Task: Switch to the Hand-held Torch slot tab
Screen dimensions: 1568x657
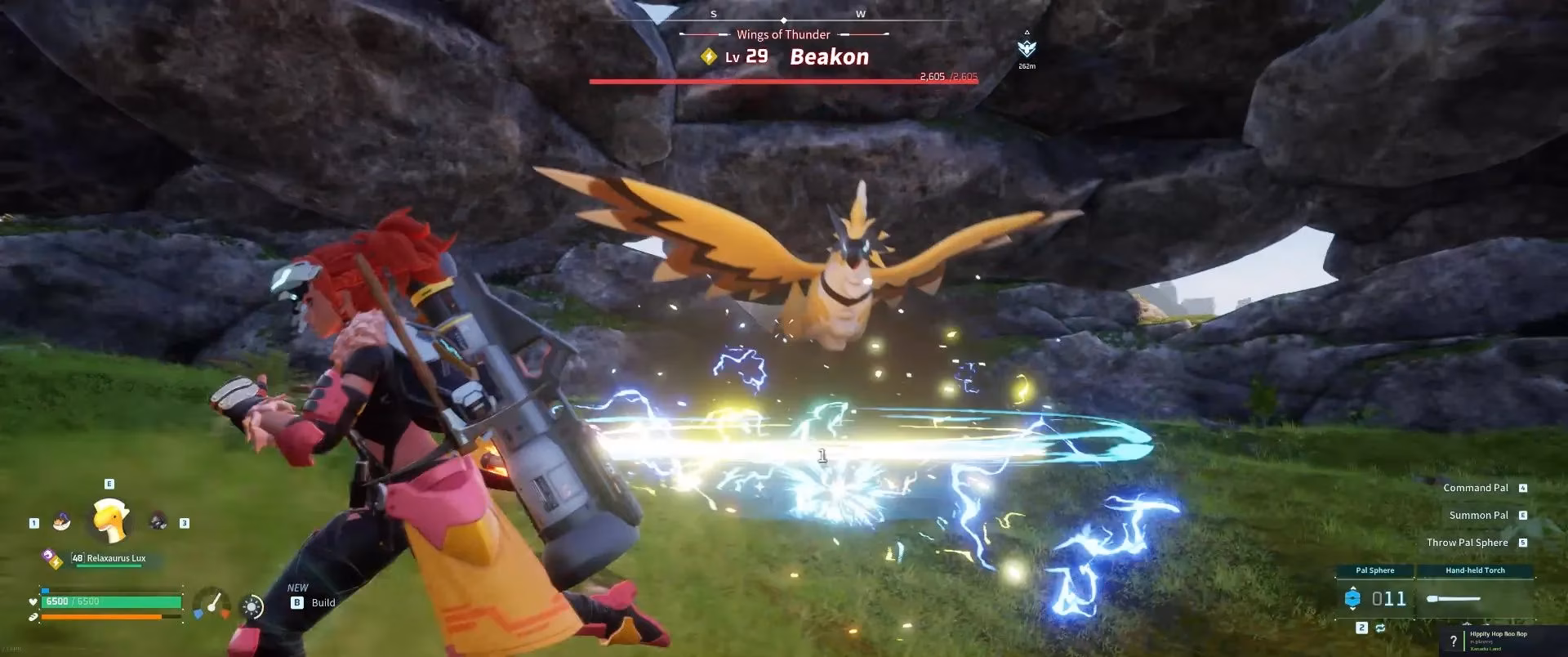Action: pyautogui.click(x=1475, y=570)
